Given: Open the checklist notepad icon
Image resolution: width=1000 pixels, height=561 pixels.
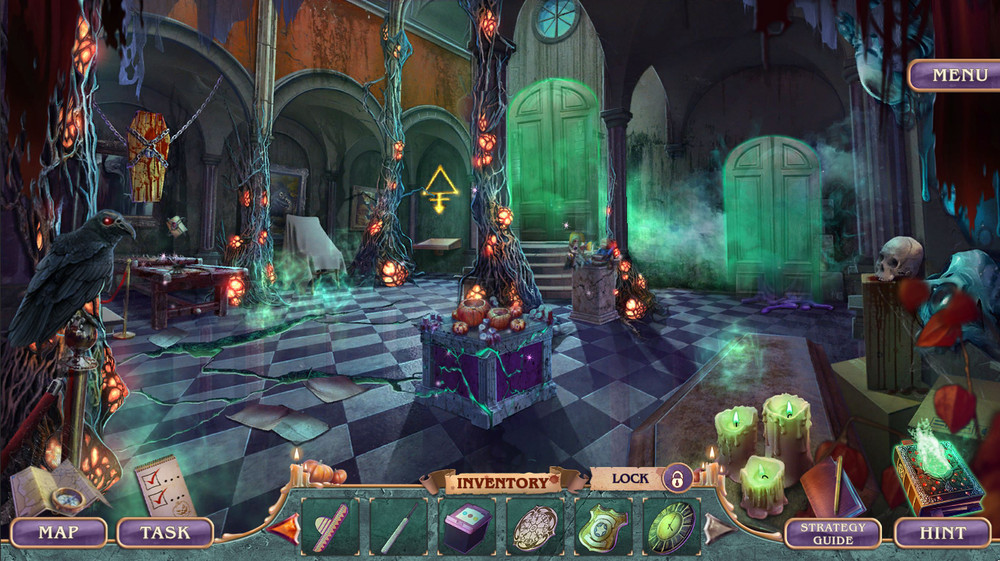Looking at the screenshot, I should pos(159,483).
